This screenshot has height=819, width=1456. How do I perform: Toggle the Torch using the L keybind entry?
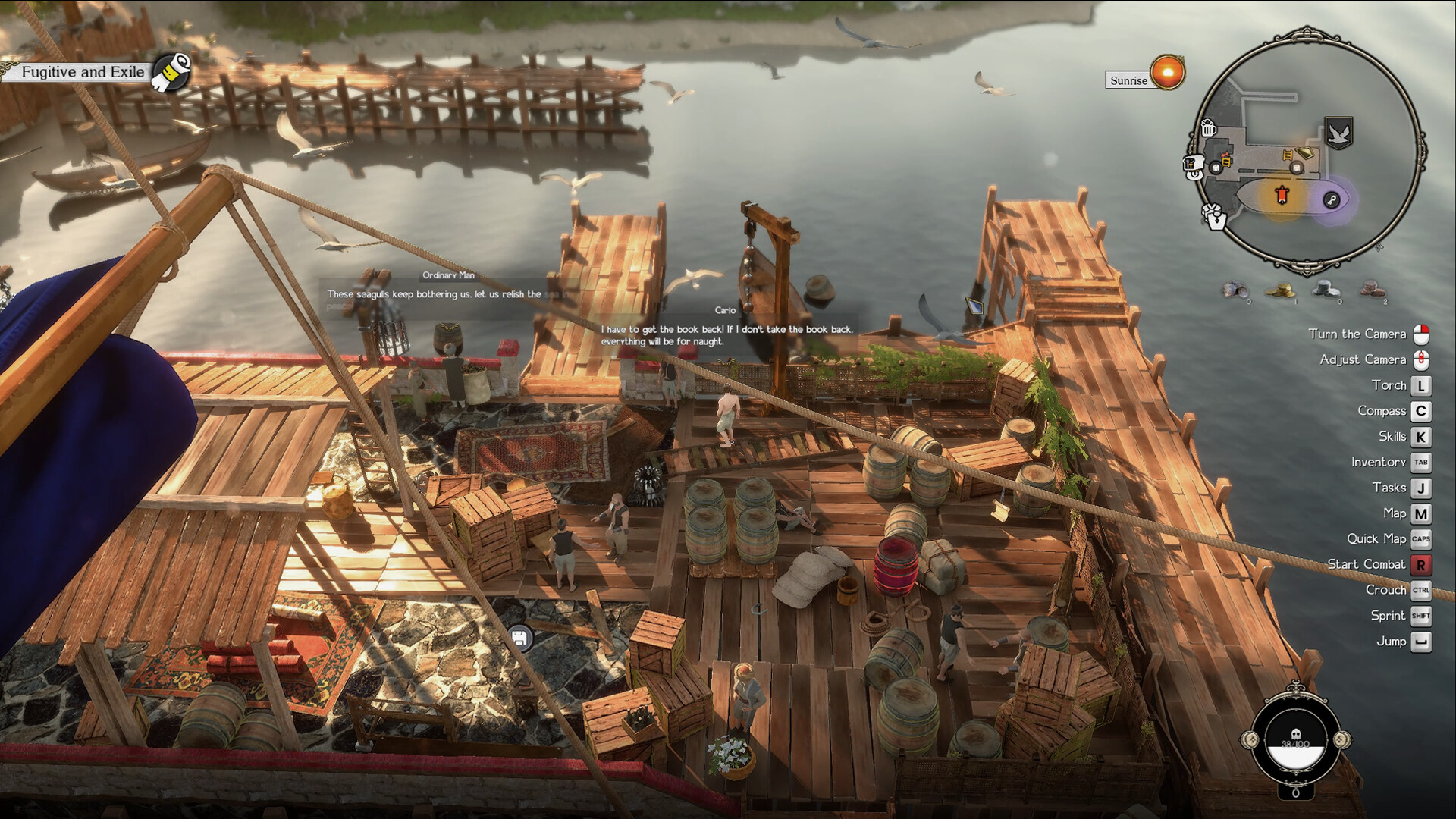click(1421, 385)
